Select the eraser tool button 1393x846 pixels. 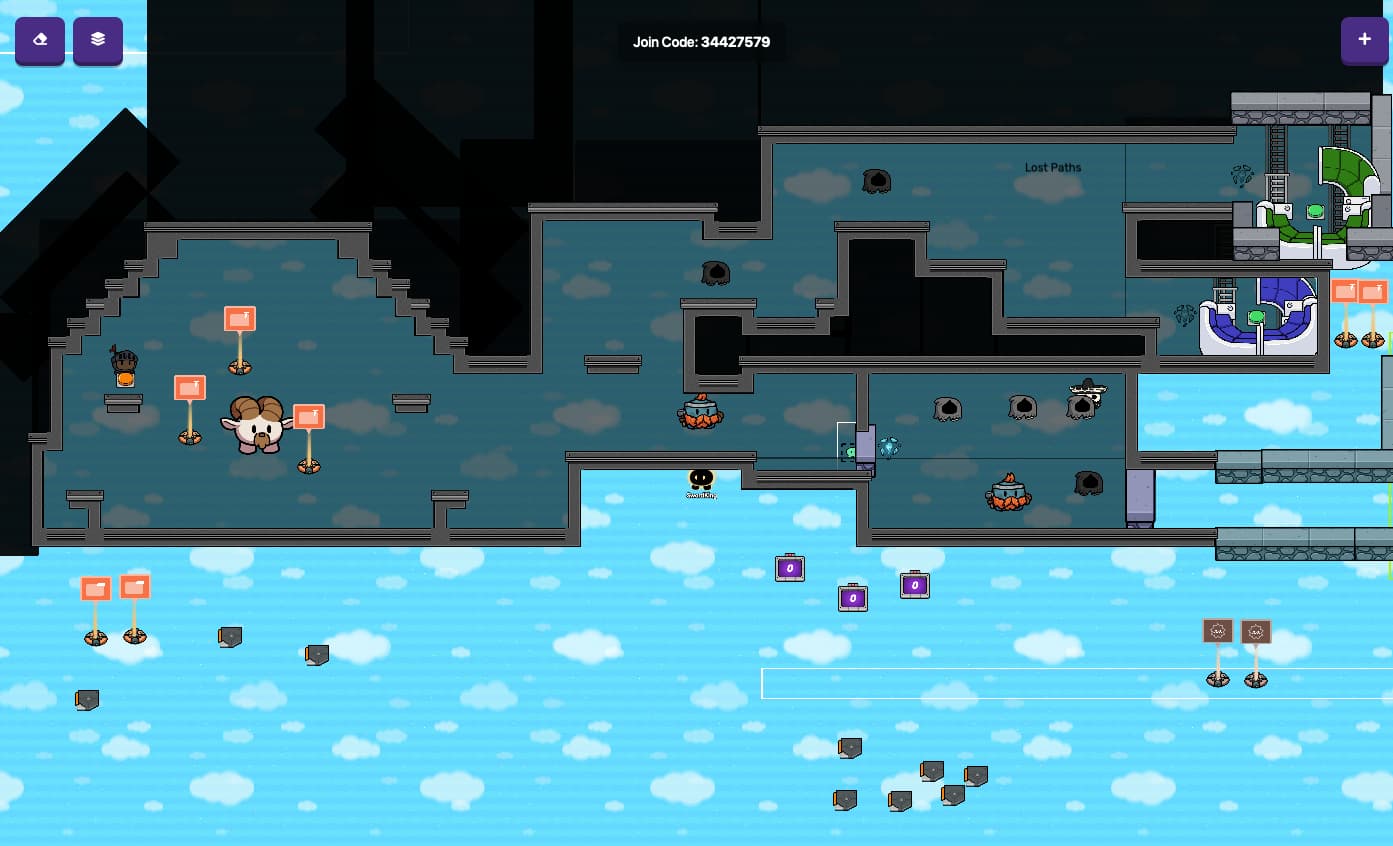pos(40,40)
